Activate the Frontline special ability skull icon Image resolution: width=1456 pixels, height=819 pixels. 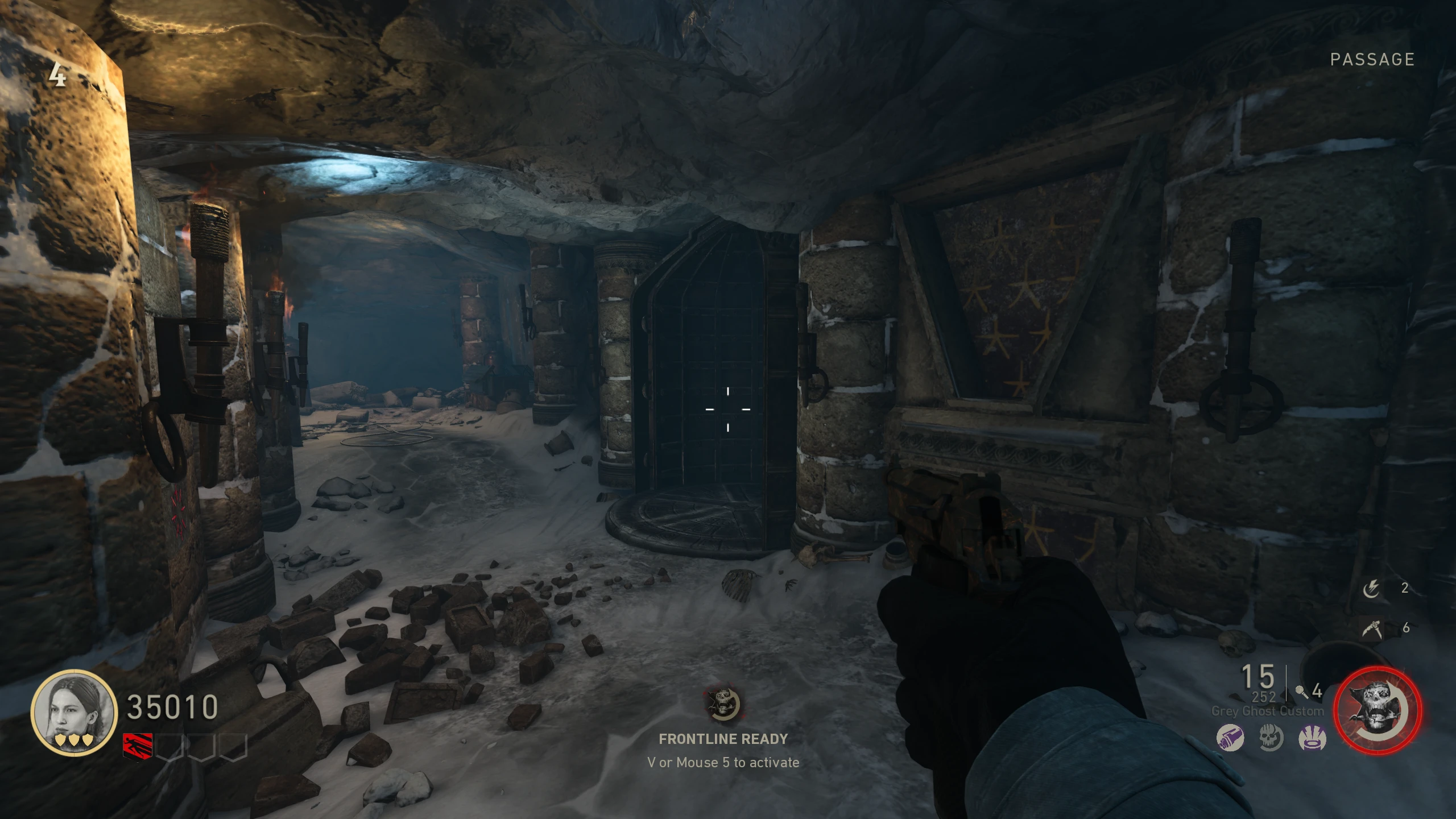tap(1378, 711)
